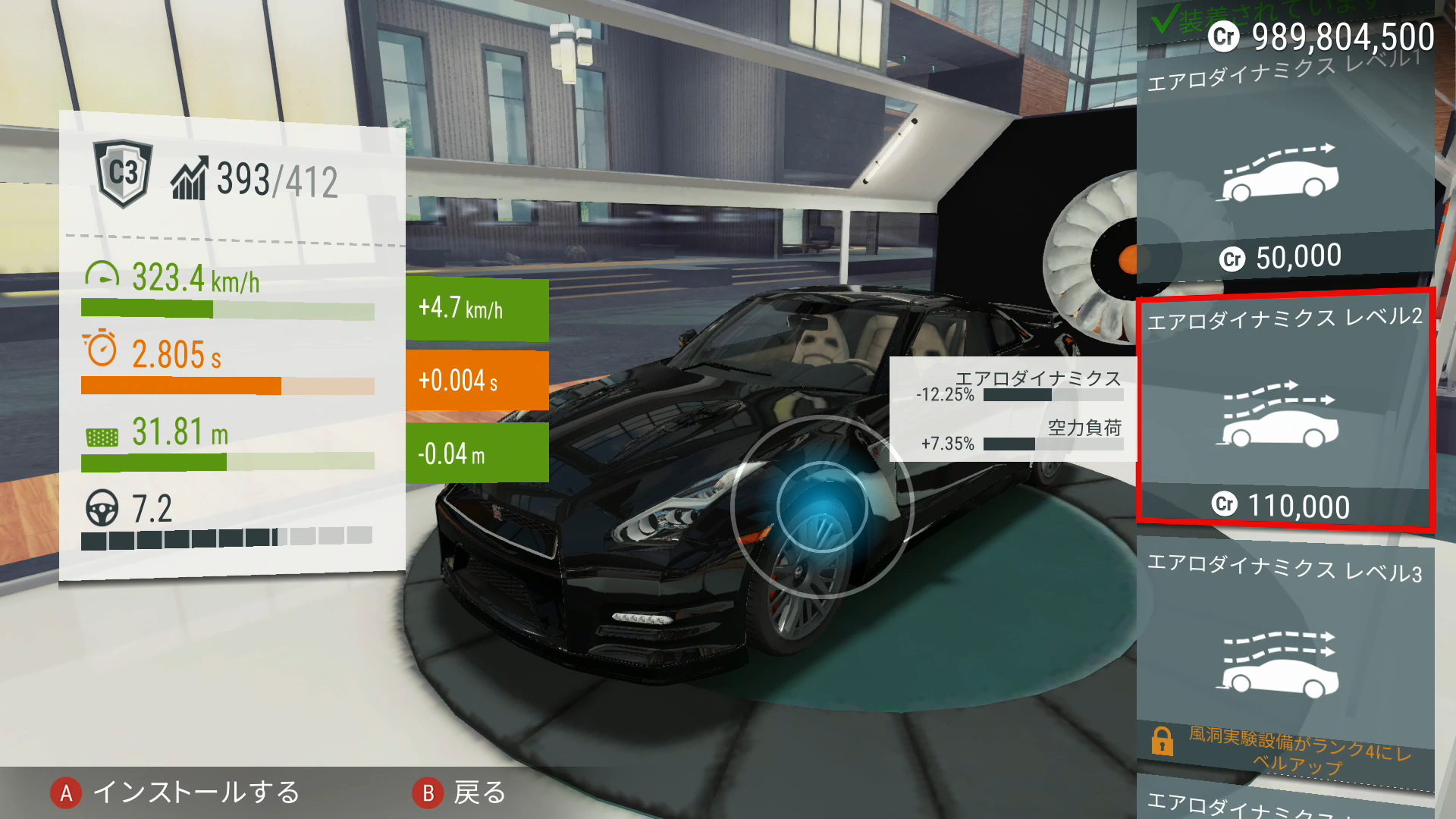Click the glowing blue wheel hotspot
The width and height of the screenshot is (1456, 819).
pos(822,507)
